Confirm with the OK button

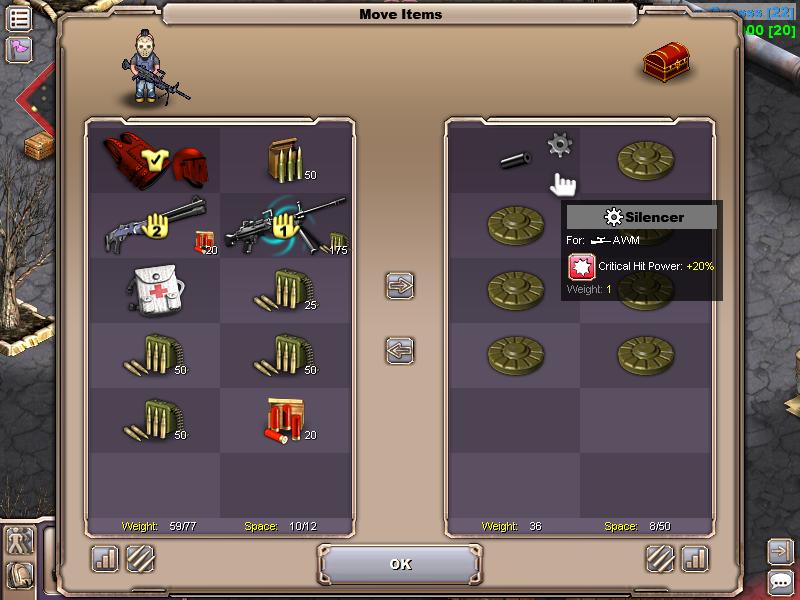tap(400, 564)
